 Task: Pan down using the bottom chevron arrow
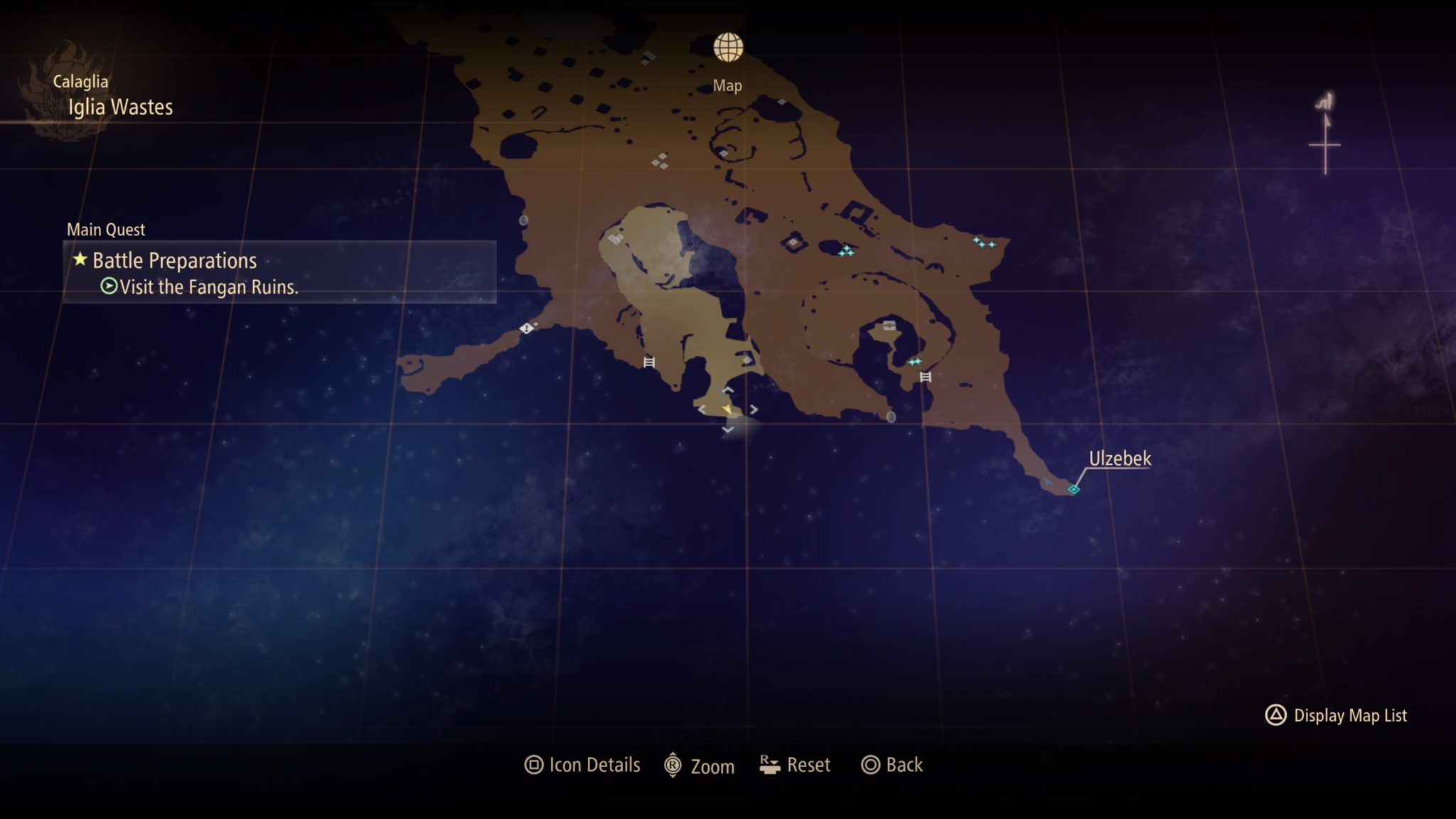click(729, 429)
